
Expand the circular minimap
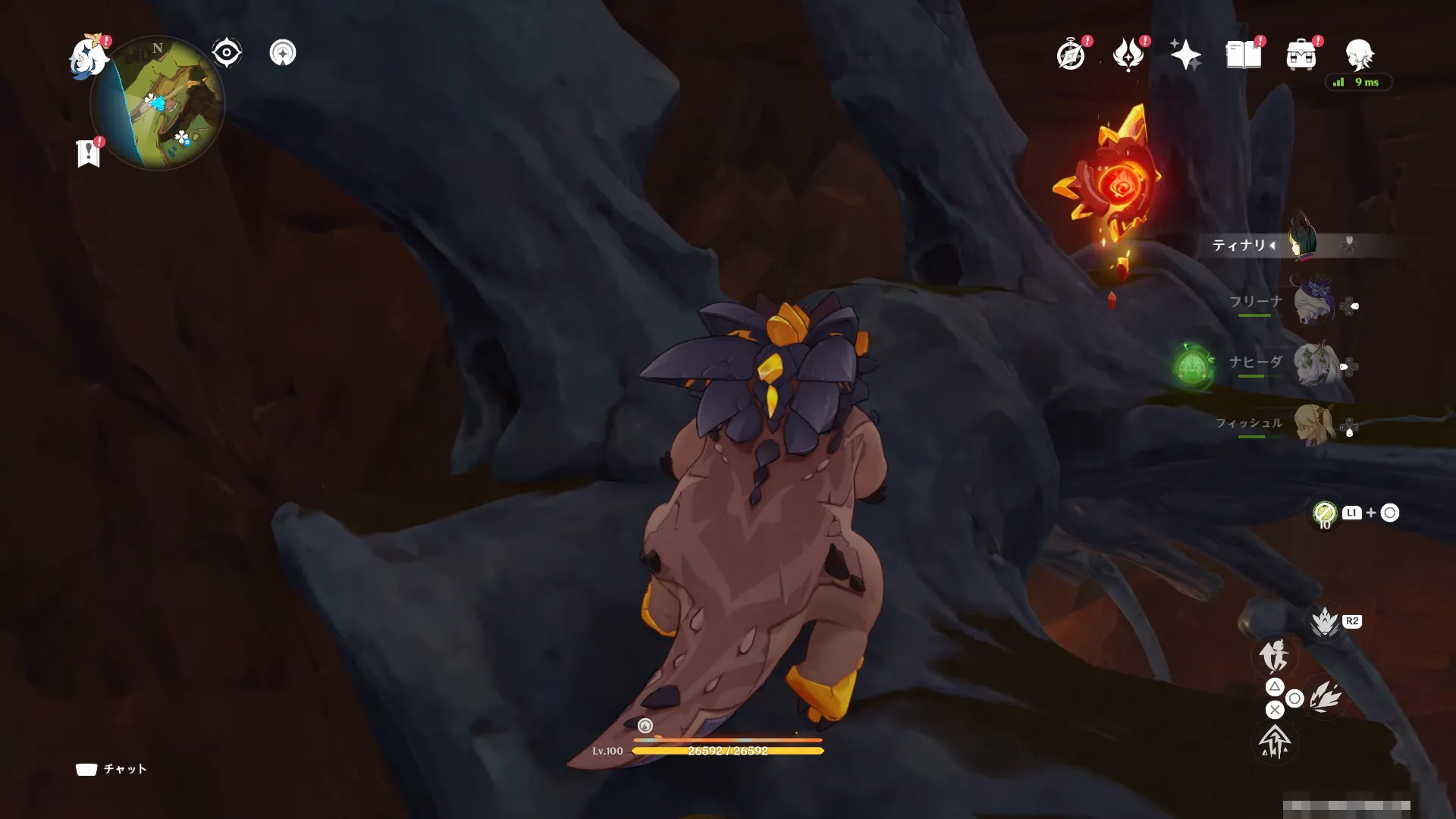click(x=158, y=102)
